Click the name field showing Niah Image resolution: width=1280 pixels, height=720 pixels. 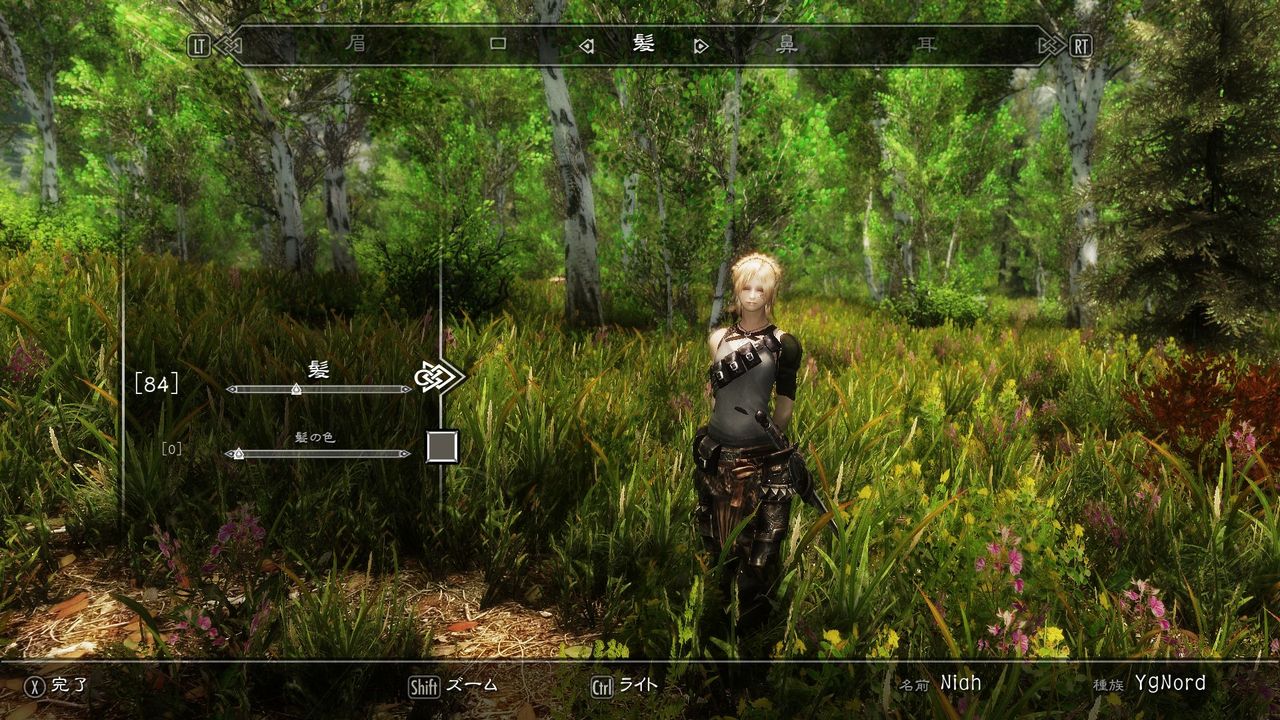point(959,684)
